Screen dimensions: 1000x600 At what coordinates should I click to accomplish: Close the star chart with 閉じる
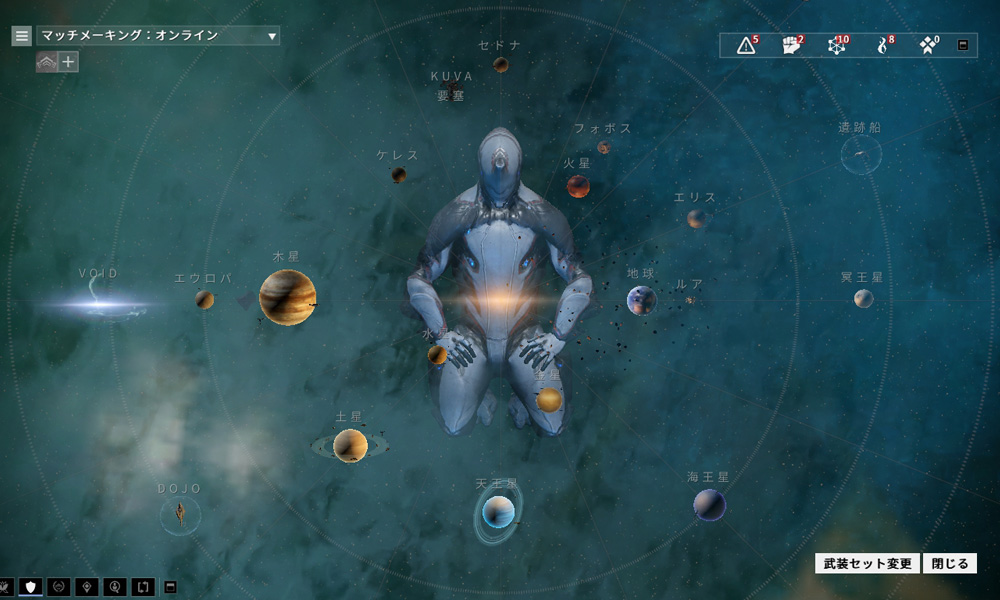point(948,564)
